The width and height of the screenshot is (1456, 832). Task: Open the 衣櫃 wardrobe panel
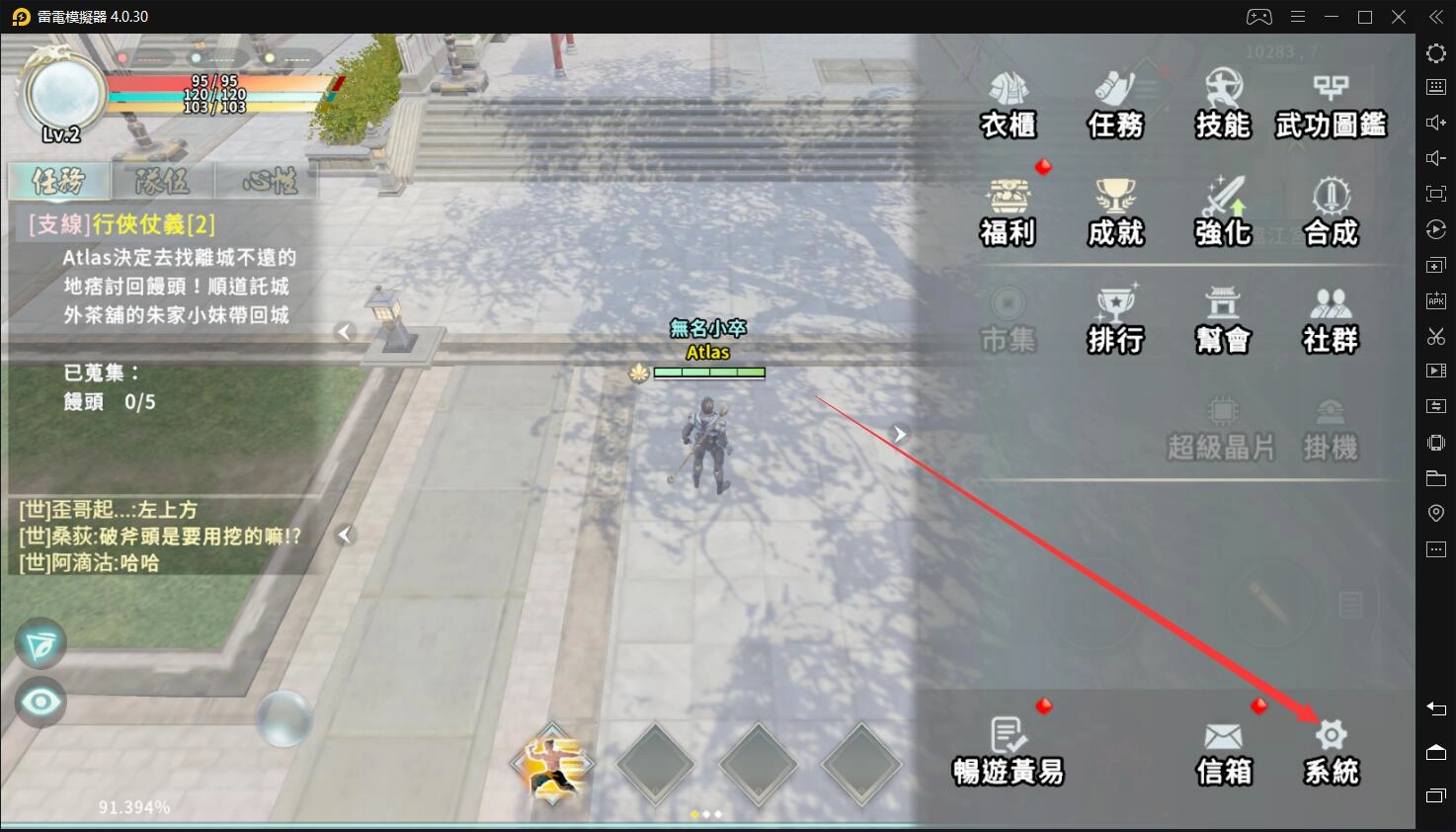tap(1007, 104)
